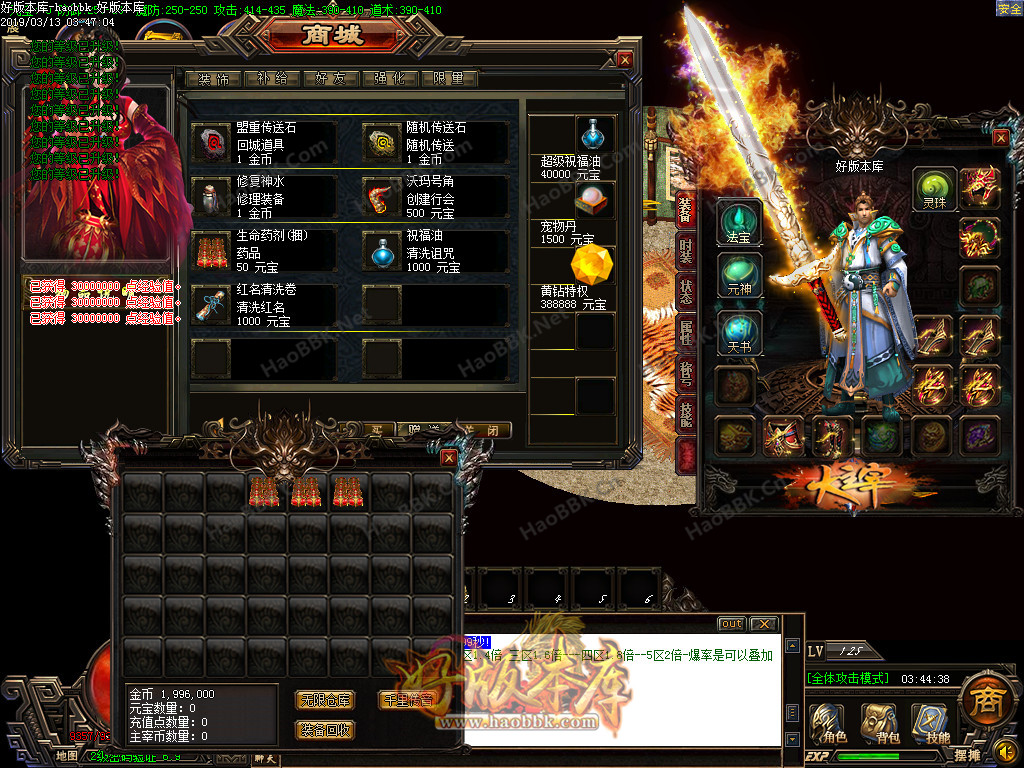This screenshot has height=768, width=1024.
Task: Select the 黄钻特权 yellow gem
Action: pyautogui.click(x=591, y=267)
